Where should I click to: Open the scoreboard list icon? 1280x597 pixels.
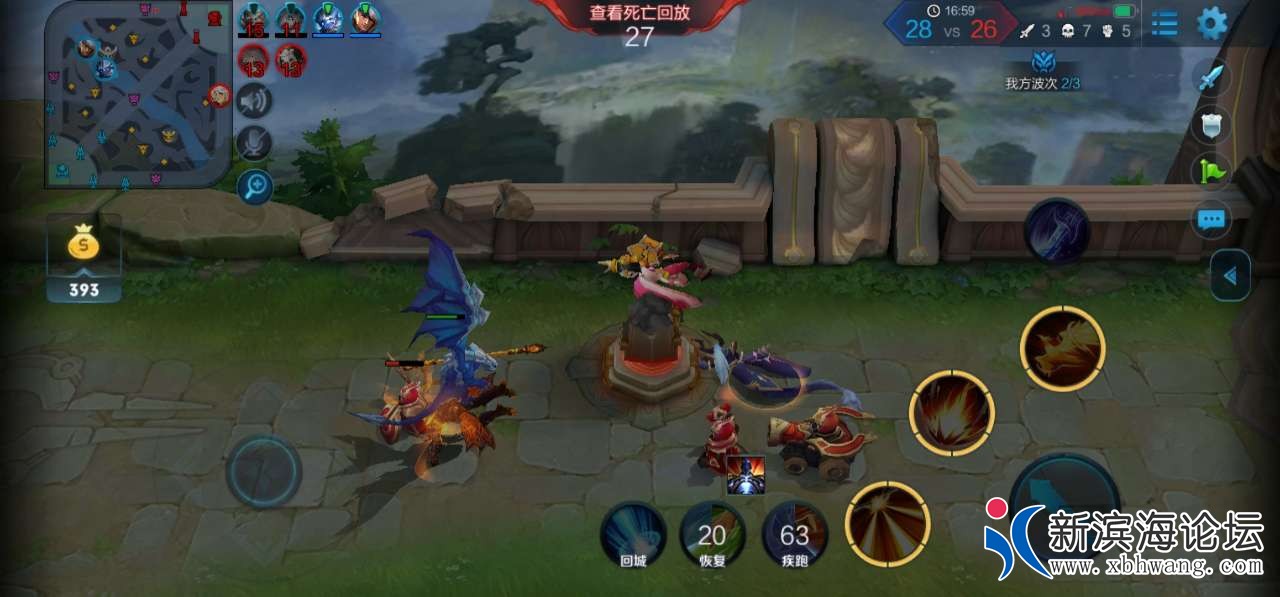coord(1164,23)
